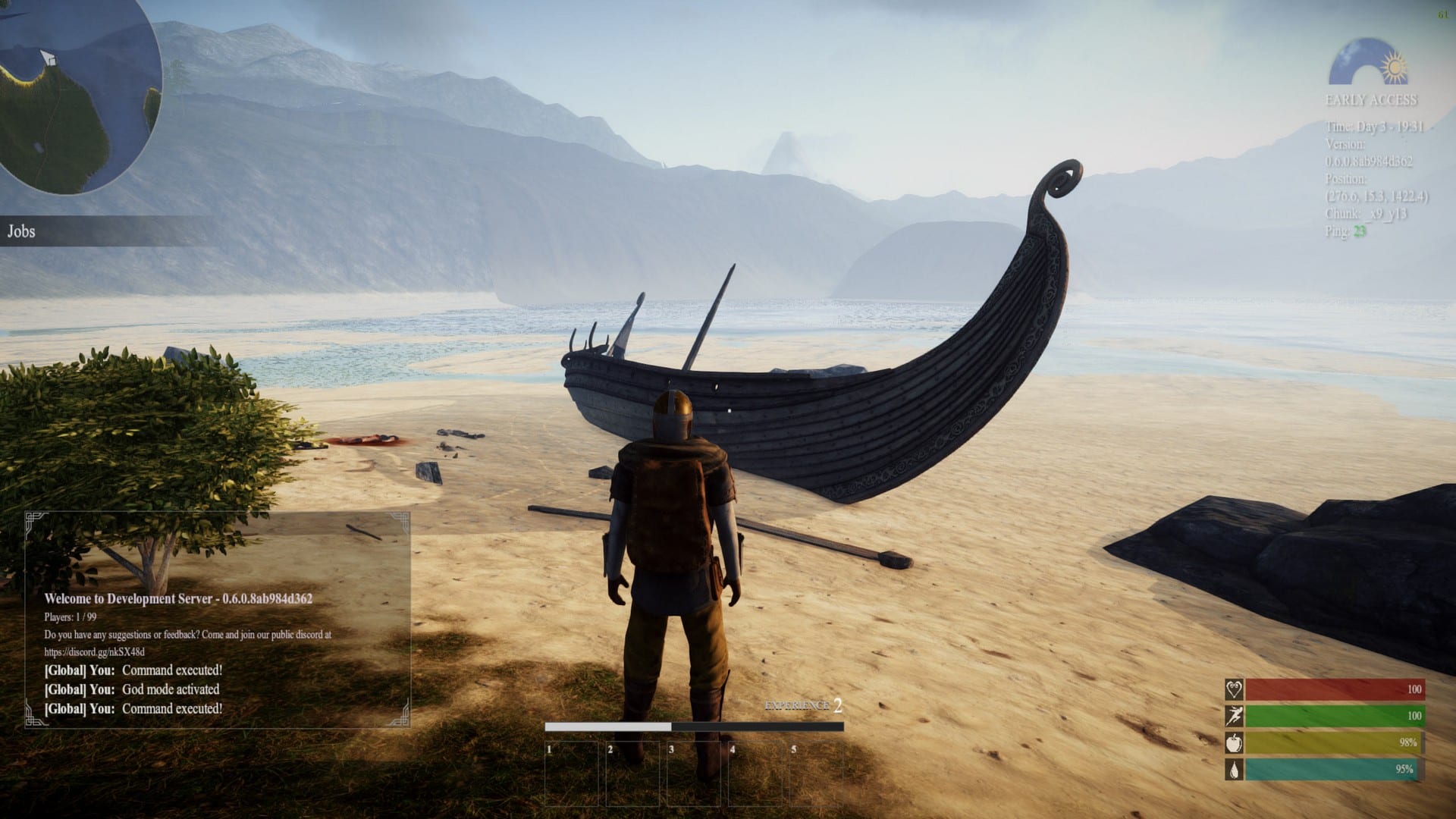This screenshot has width=1456, height=819.
Task: Select the Jobs menu entry
Action: 23,231
